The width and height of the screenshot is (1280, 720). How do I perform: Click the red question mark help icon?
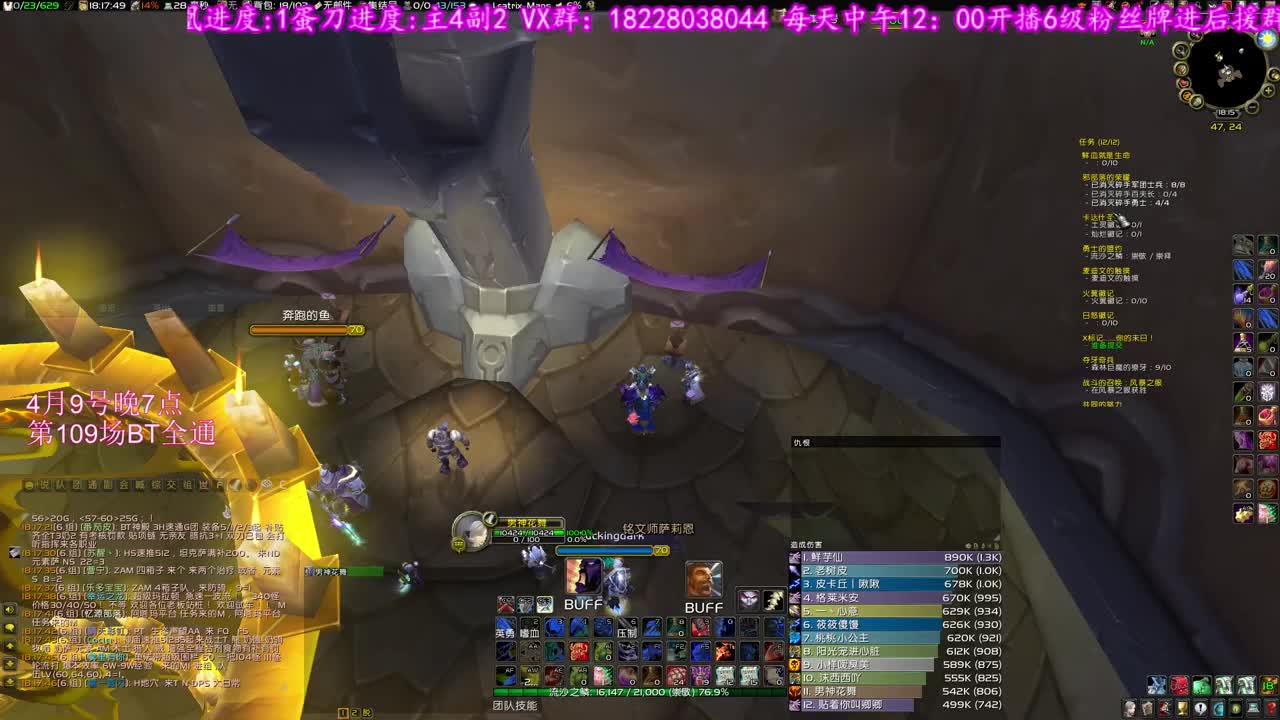(x=1271, y=707)
